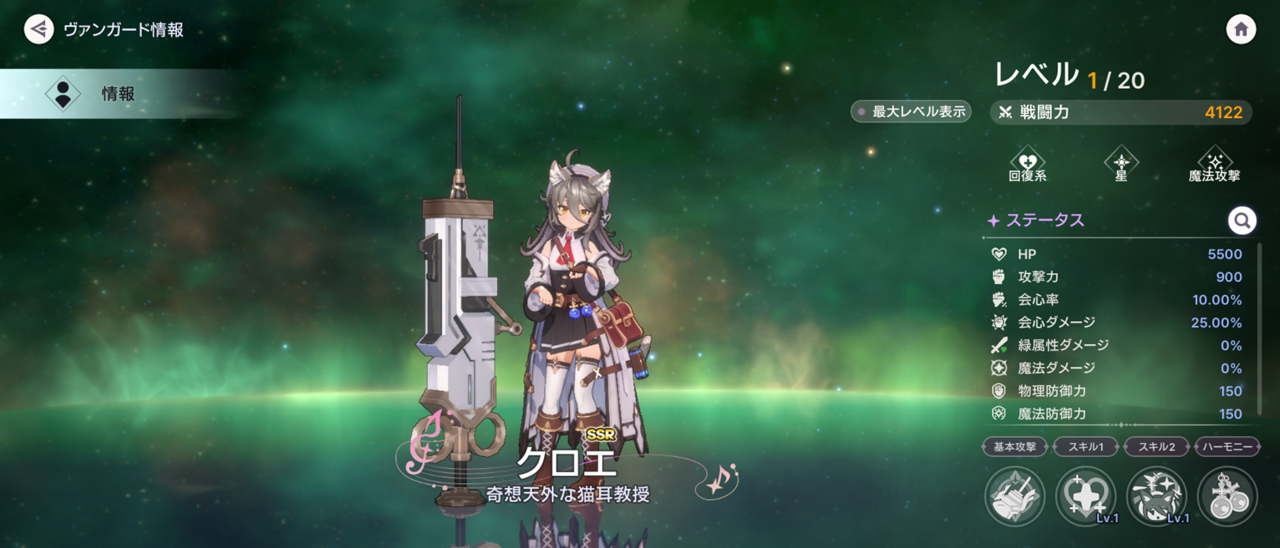Open status details with the magnifier icon
1280x548 pixels.
click(x=1241, y=220)
